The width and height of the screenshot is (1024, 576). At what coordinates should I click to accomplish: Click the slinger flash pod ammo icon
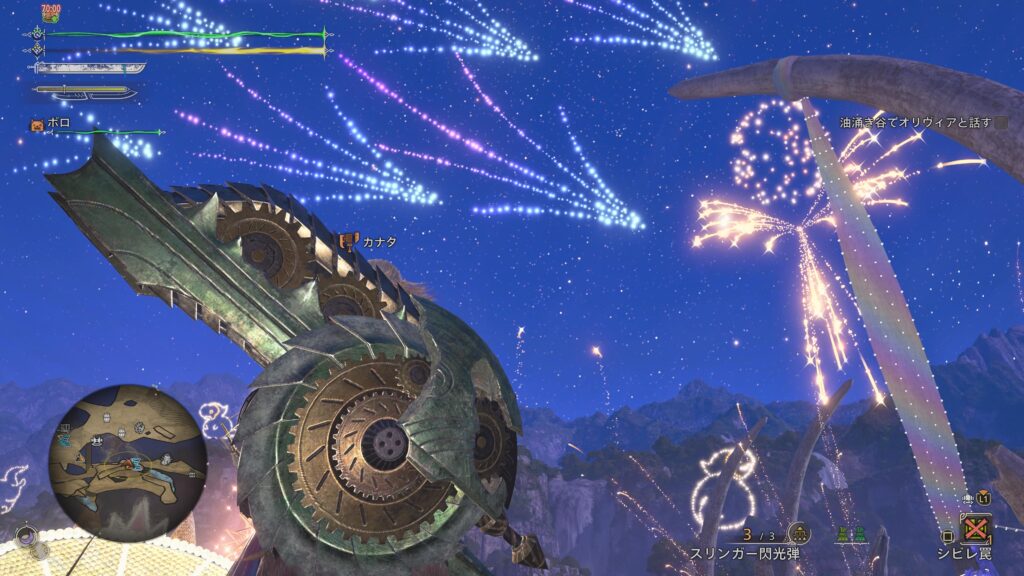coord(798,534)
